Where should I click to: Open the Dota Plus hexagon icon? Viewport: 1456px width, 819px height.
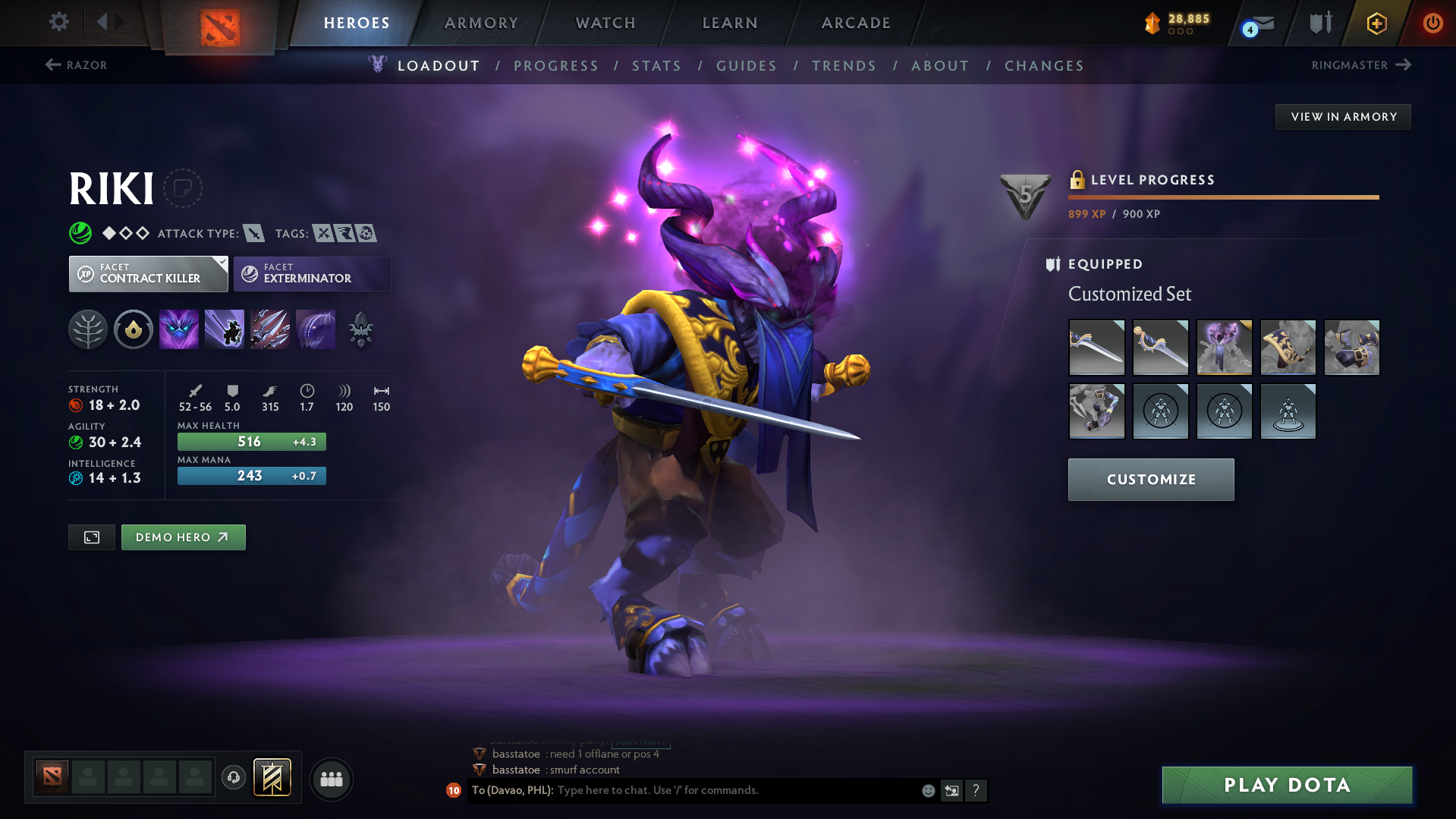tap(1376, 24)
